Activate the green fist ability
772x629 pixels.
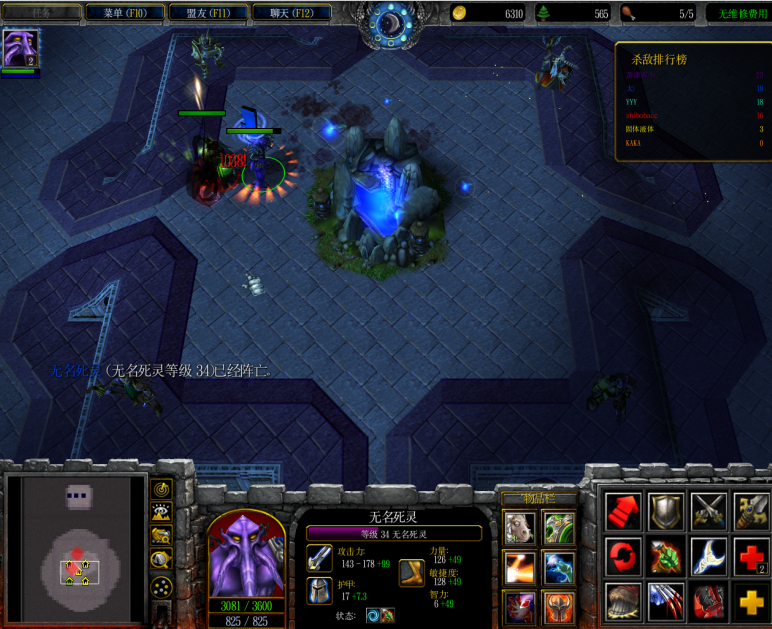tap(665, 556)
